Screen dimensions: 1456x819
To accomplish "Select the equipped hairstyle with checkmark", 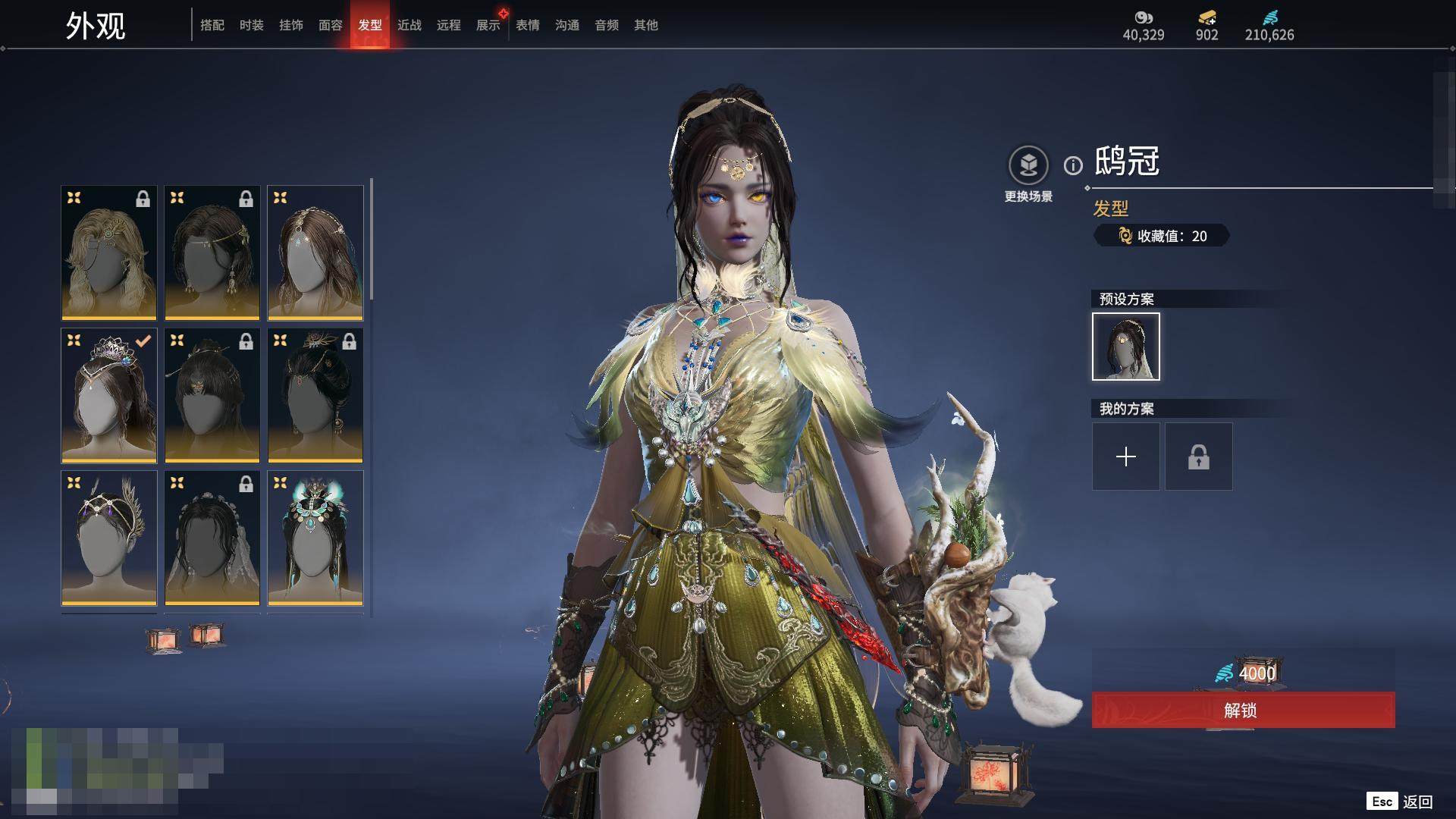I will [109, 395].
